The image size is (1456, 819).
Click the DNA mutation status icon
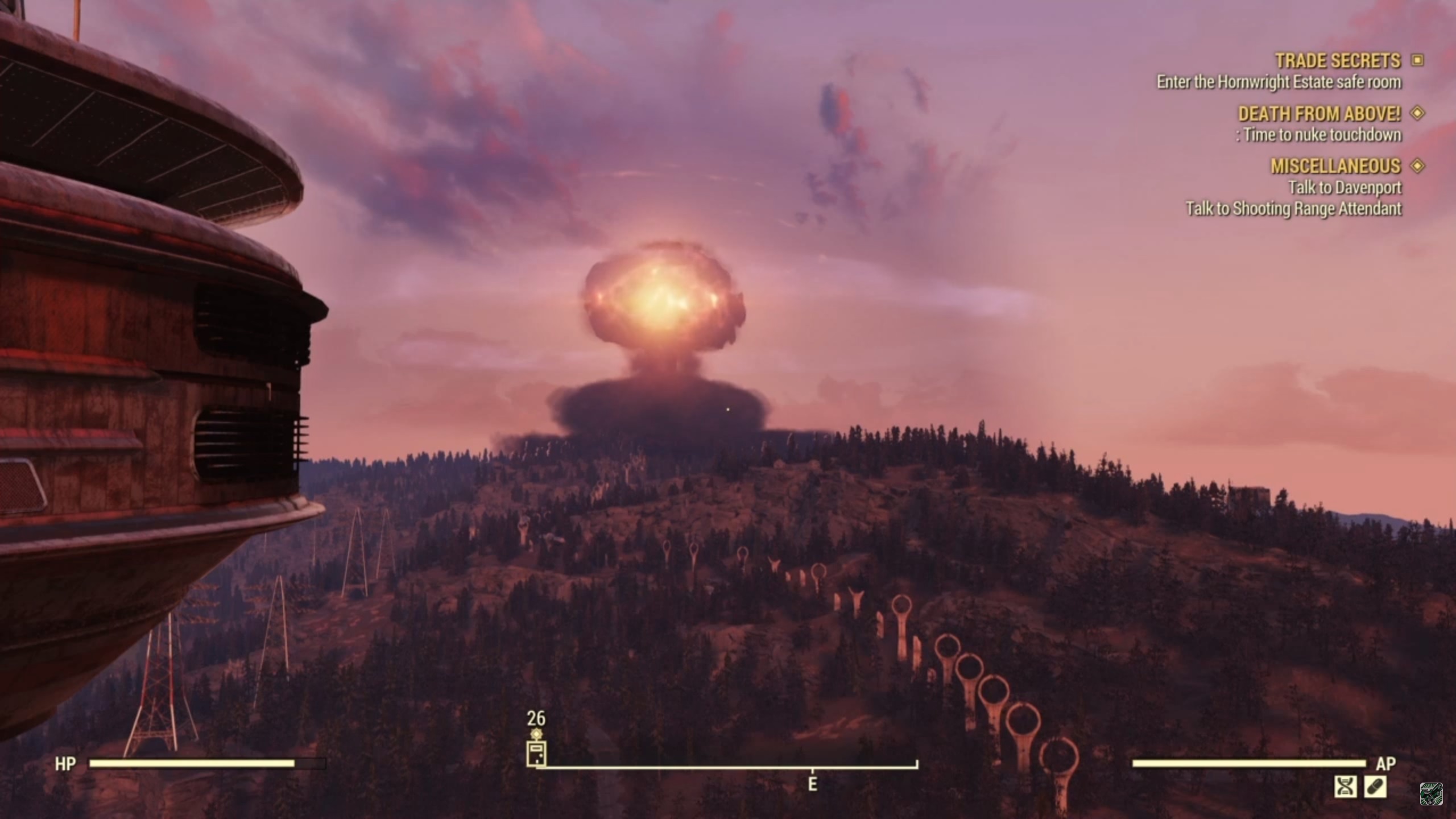[1345, 787]
